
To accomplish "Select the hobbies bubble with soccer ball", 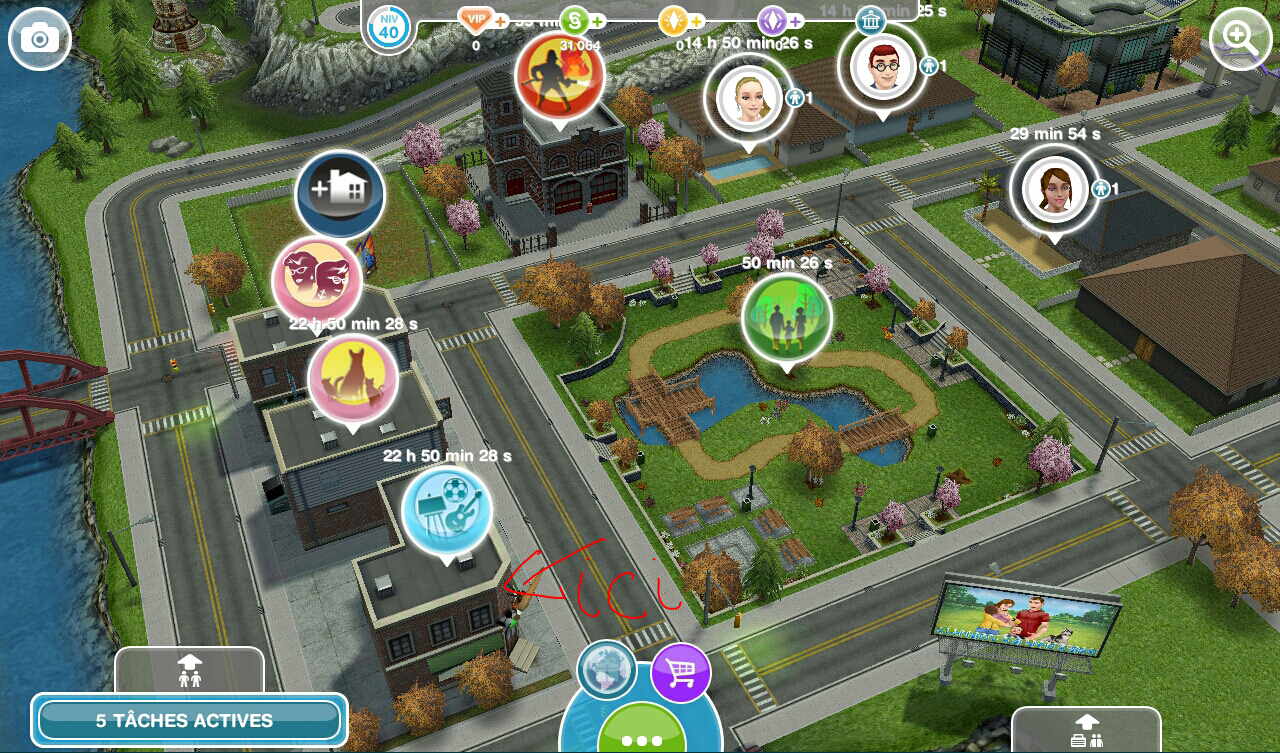I will point(447,510).
